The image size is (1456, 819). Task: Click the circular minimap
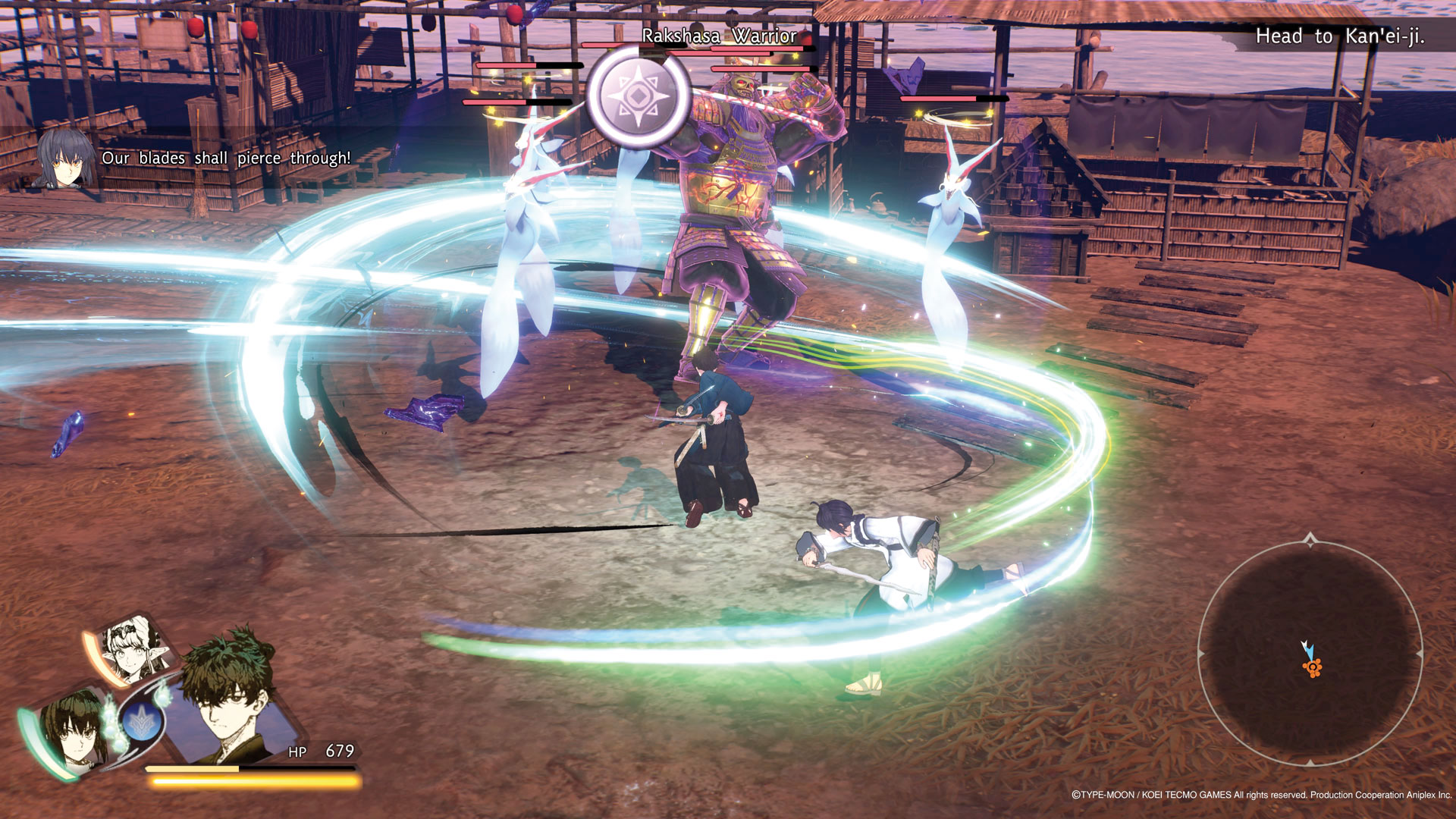point(1310,653)
